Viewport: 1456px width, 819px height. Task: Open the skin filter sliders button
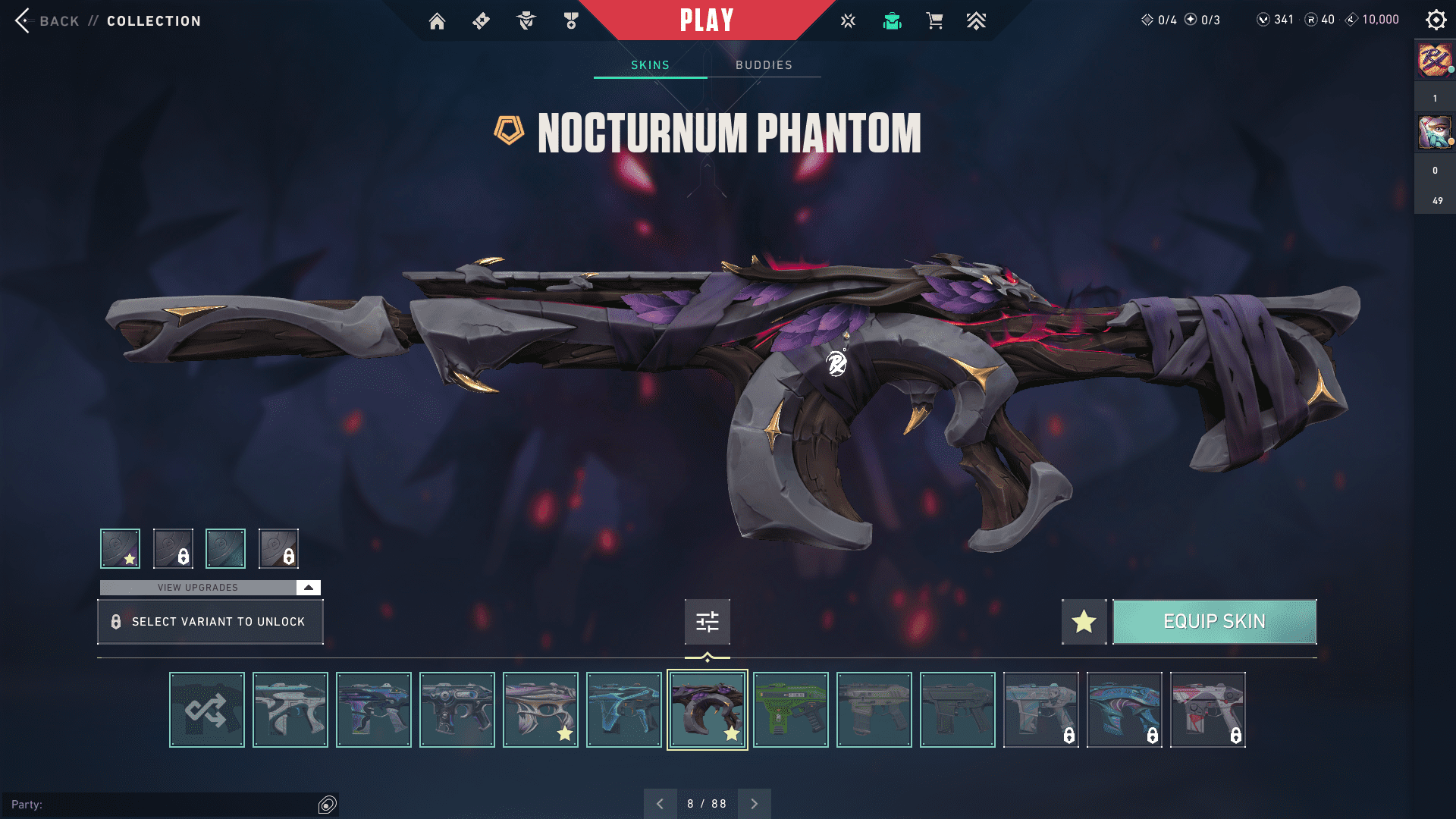(x=707, y=622)
